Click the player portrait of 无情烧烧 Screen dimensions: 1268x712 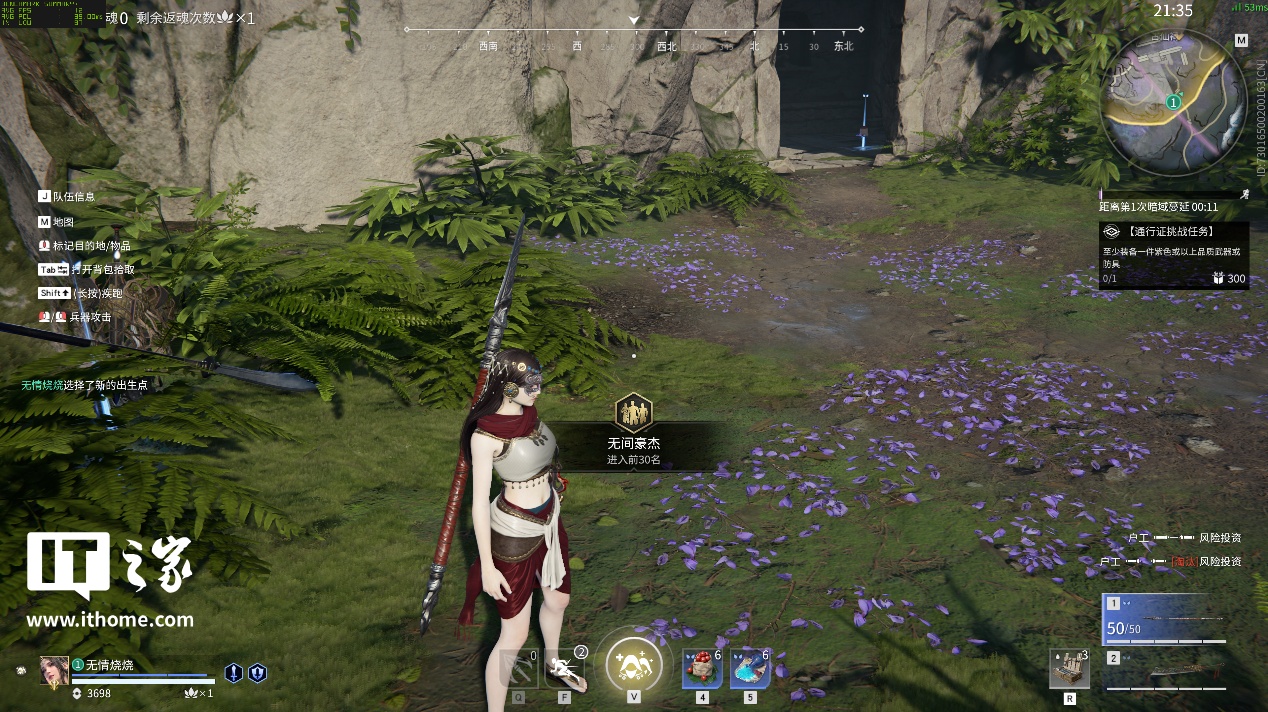point(54,671)
